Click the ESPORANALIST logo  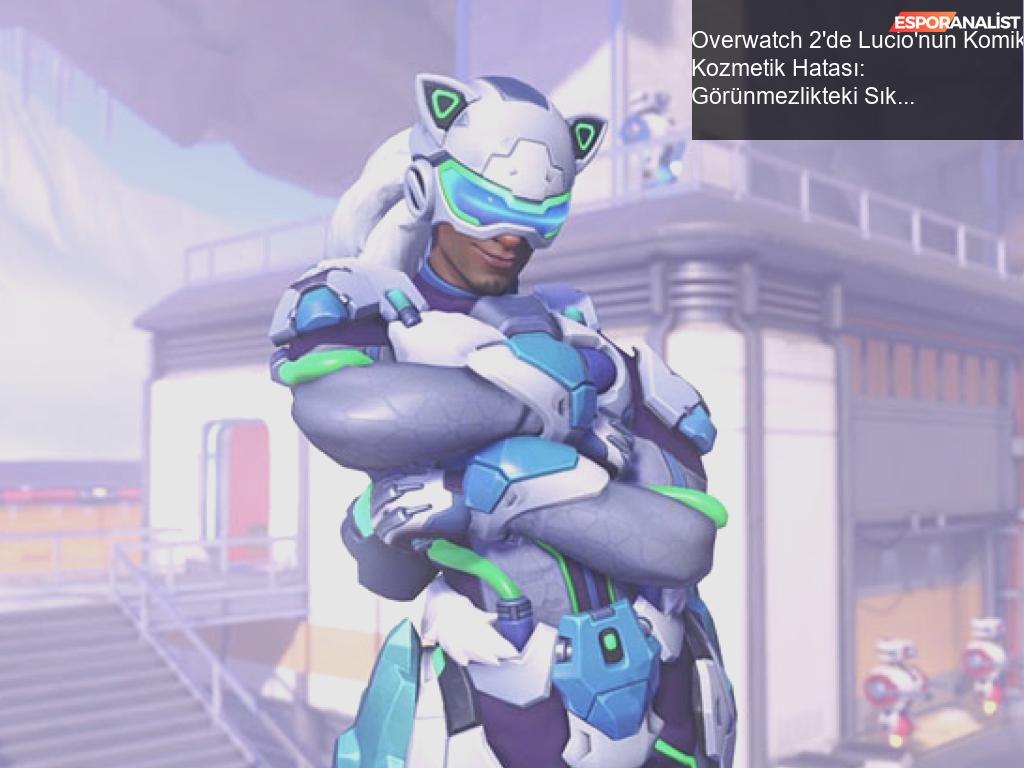(955, 21)
